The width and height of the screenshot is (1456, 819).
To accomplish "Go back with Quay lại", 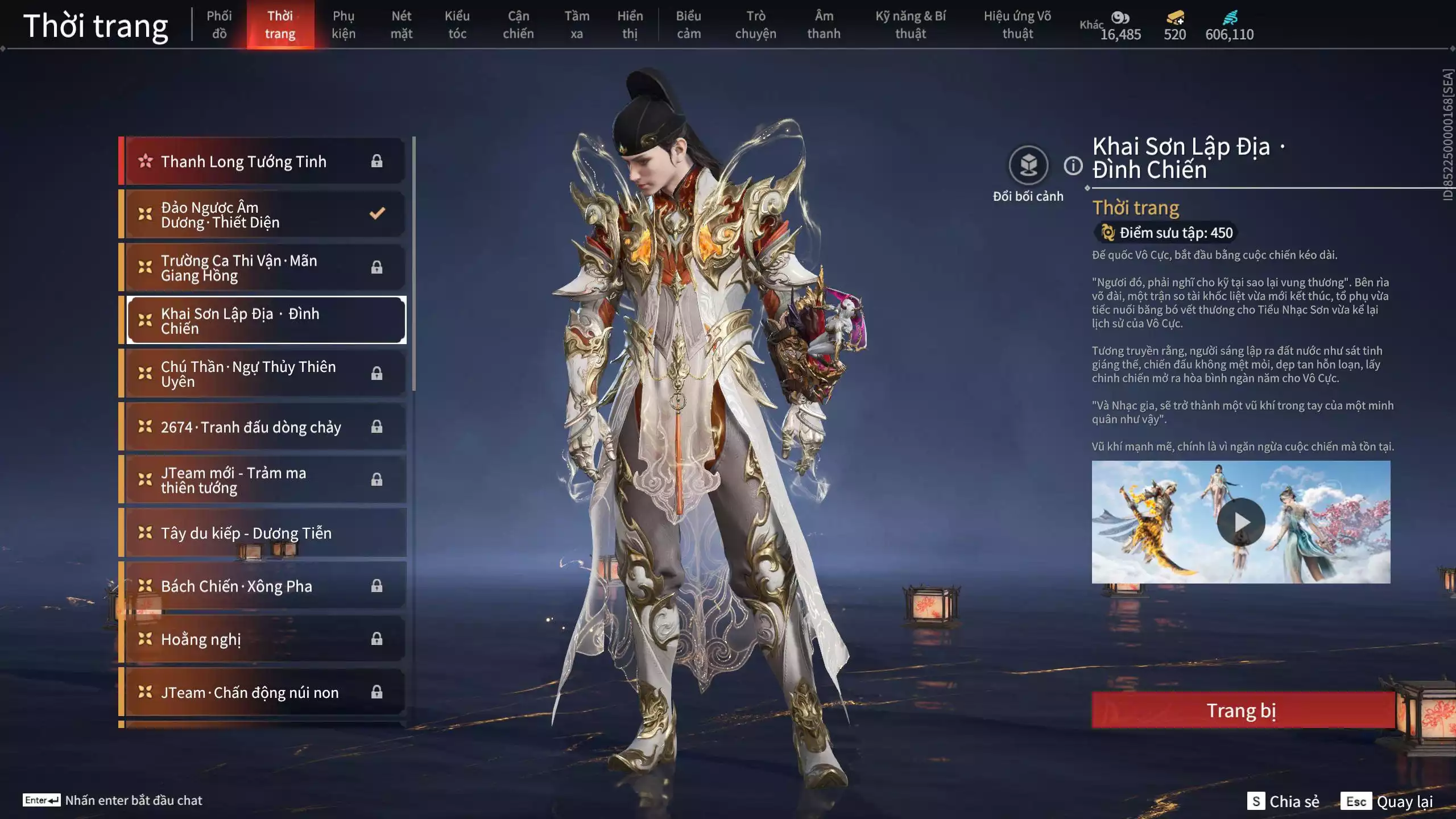I will click(1388, 801).
